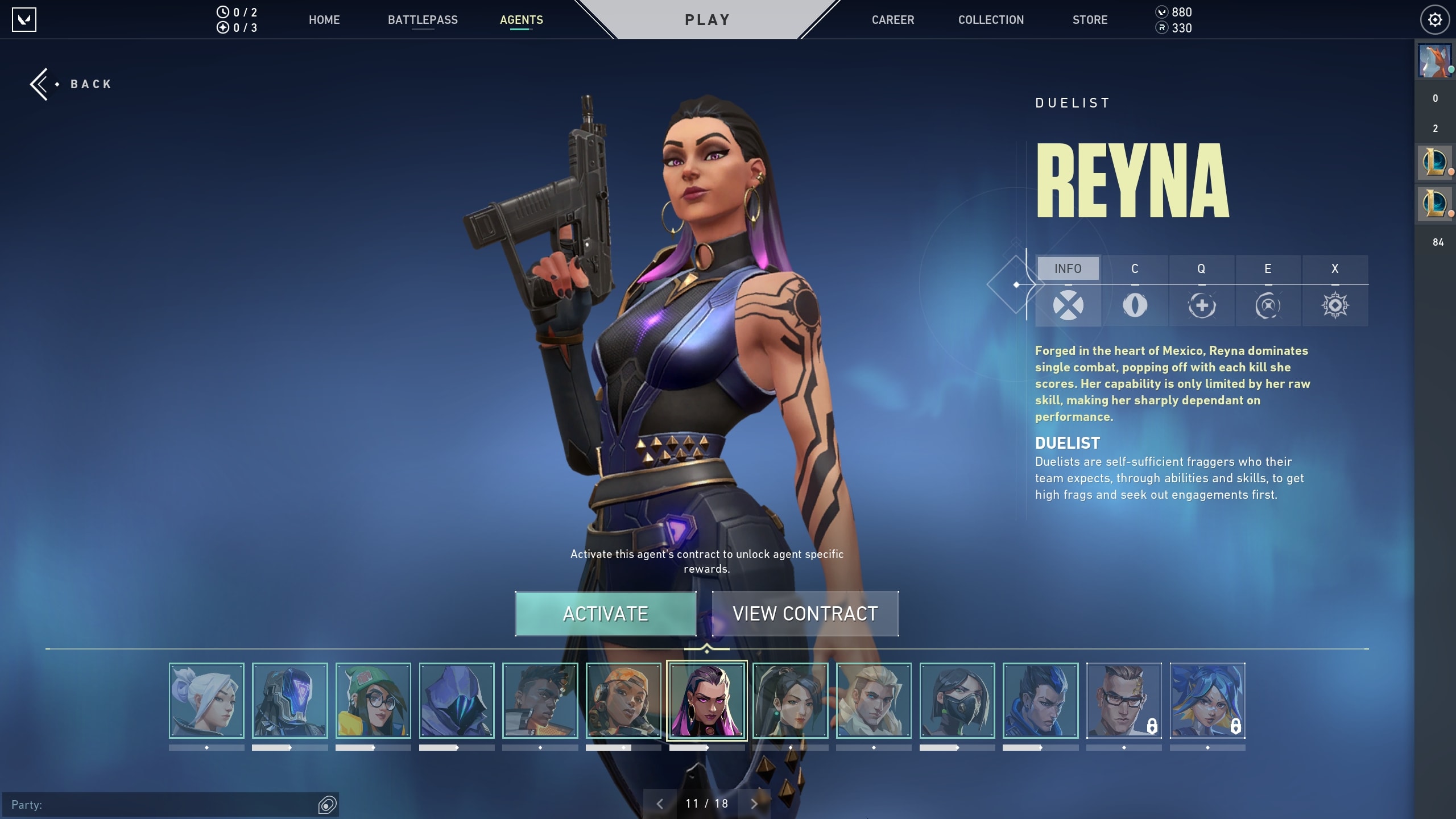1456x819 pixels.
Task: Select the Jett agent portrait
Action: (206, 701)
